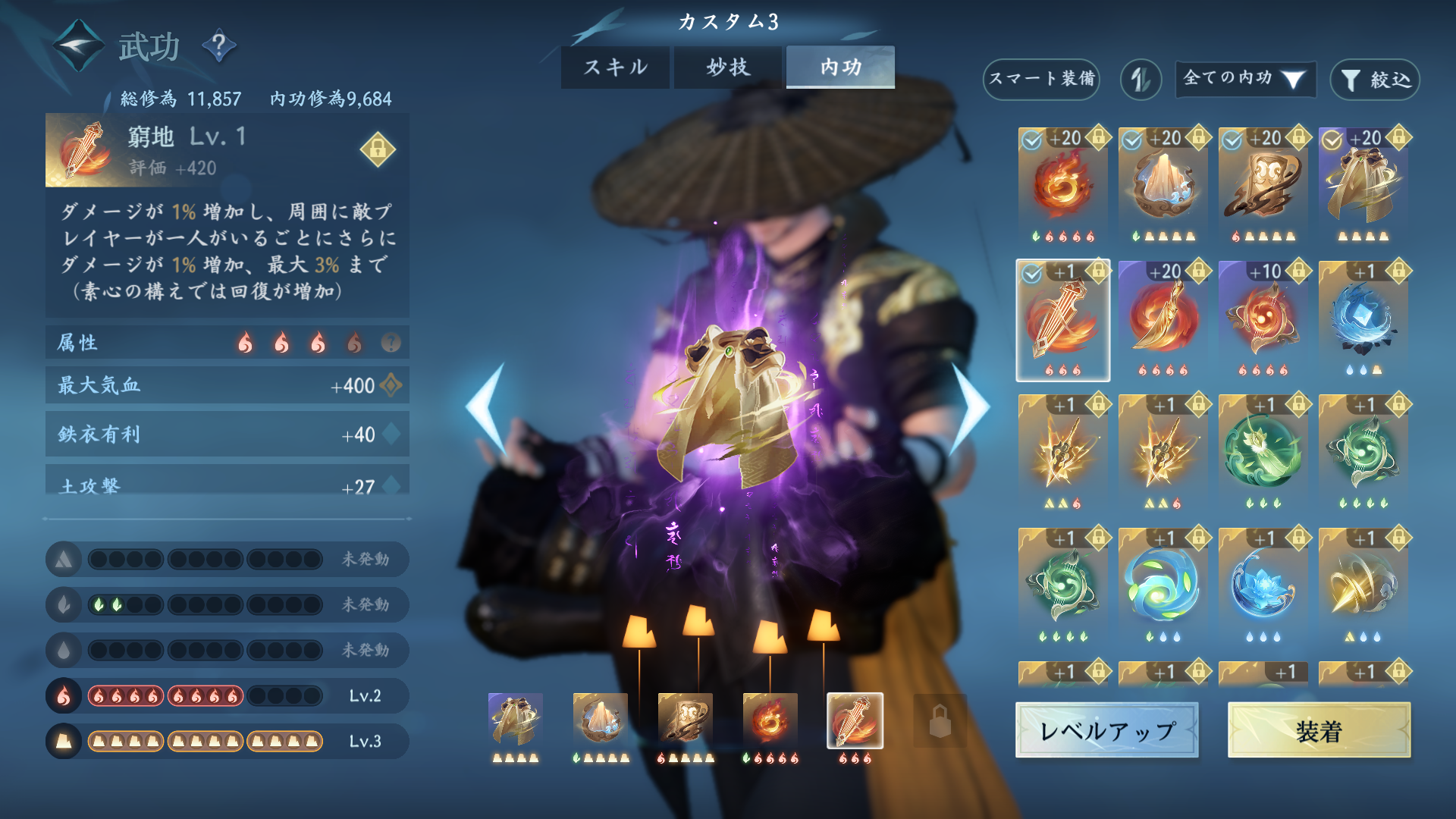Select the equipped 窮地 harp skill in grid
This screenshot has height=819, width=1456.
tap(1062, 320)
